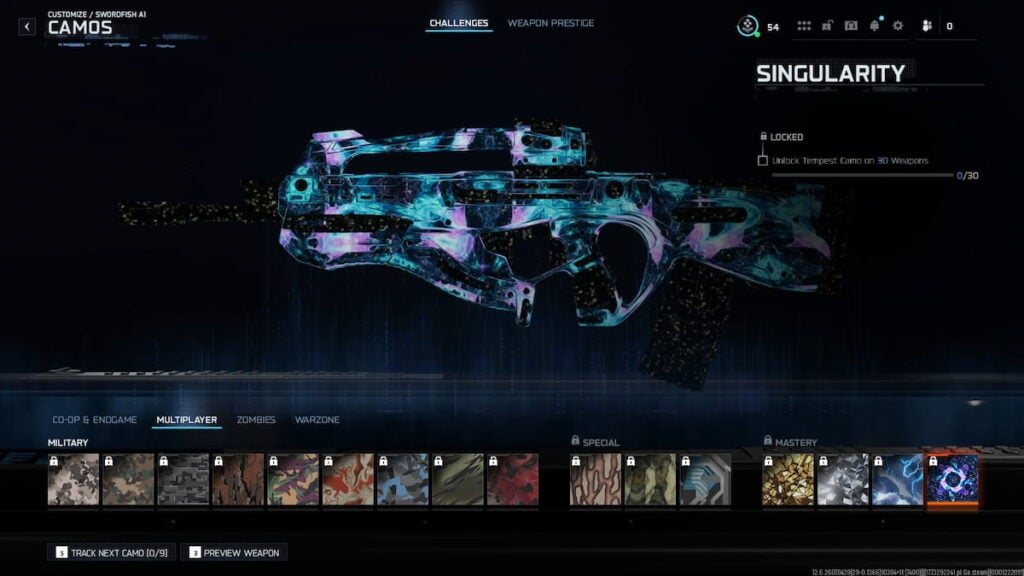Open the grid menu icon

pyautogui.click(x=804, y=26)
